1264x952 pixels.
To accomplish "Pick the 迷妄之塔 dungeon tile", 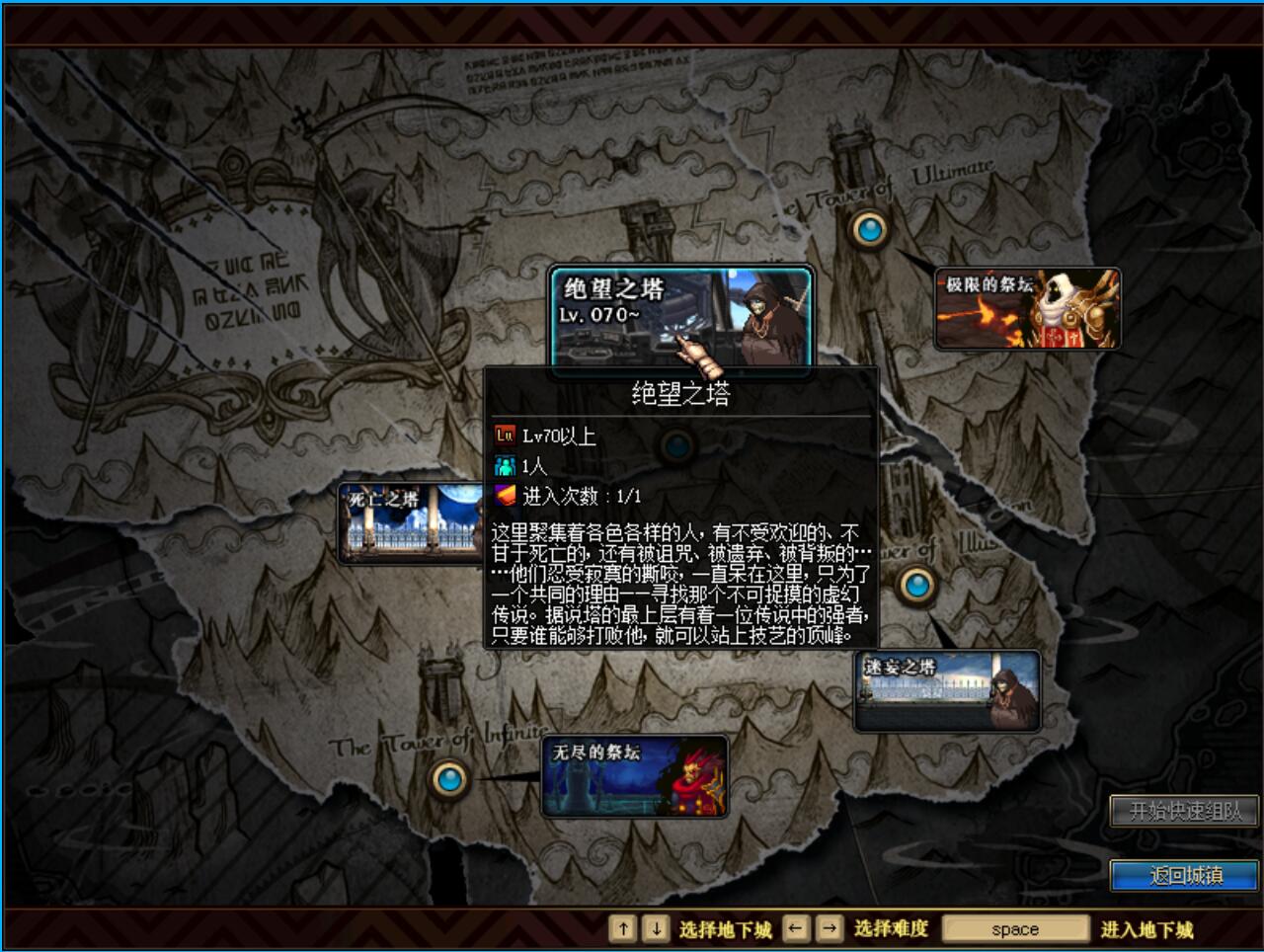I will click(x=947, y=690).
